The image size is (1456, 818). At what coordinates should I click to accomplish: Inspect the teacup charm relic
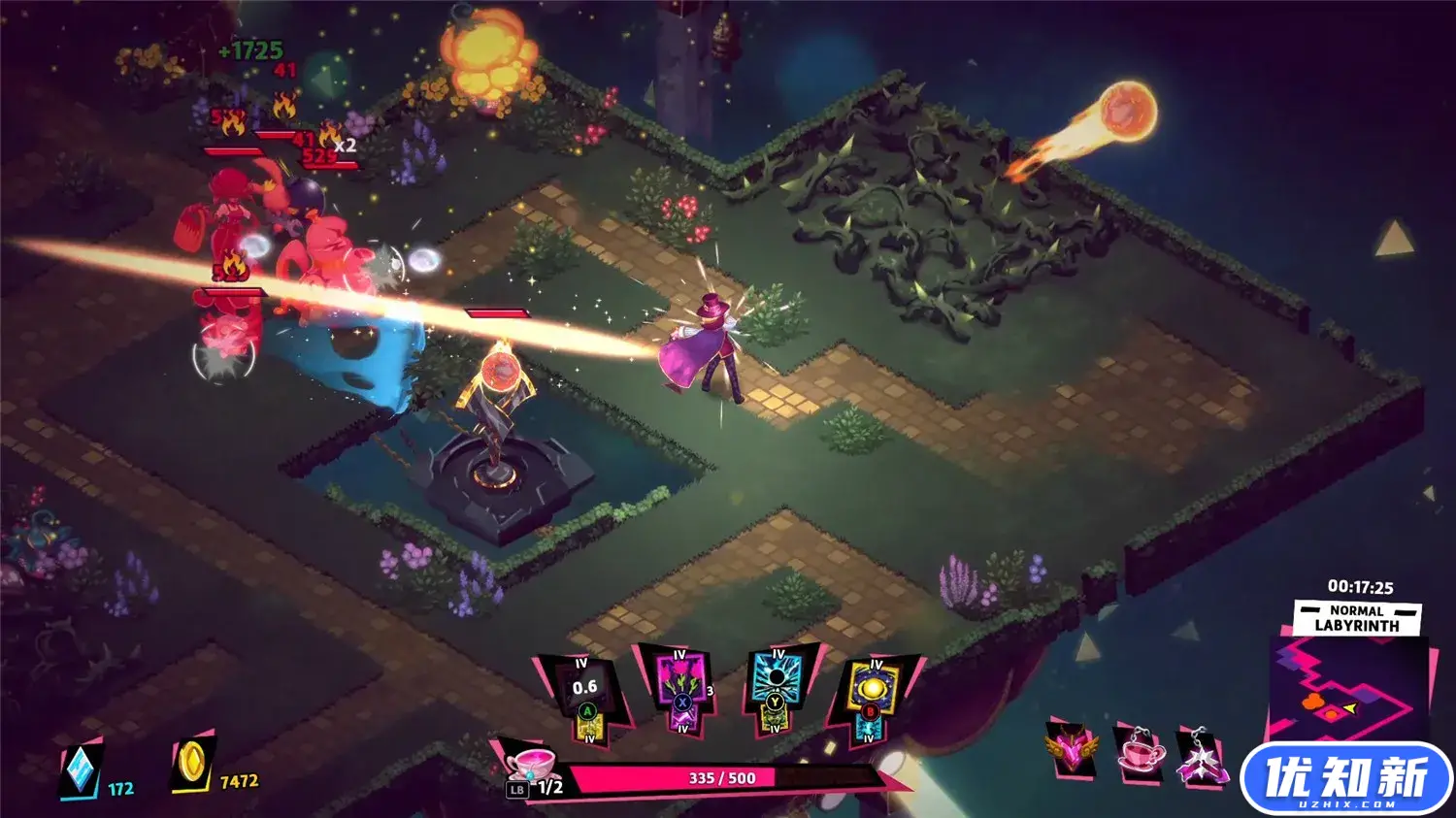click(1140, 750)
